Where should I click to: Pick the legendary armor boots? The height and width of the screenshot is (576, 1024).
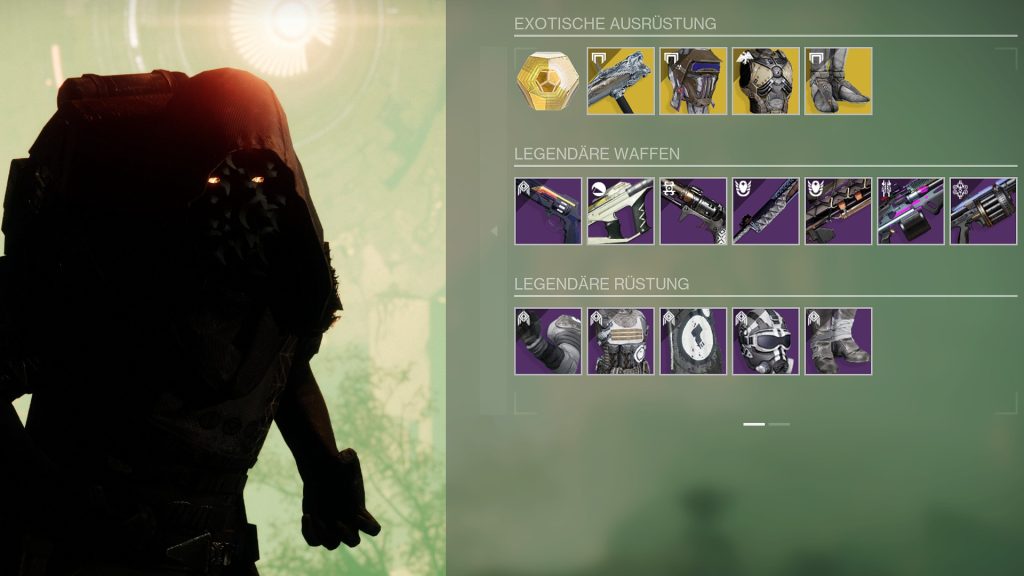pos(838,341)
